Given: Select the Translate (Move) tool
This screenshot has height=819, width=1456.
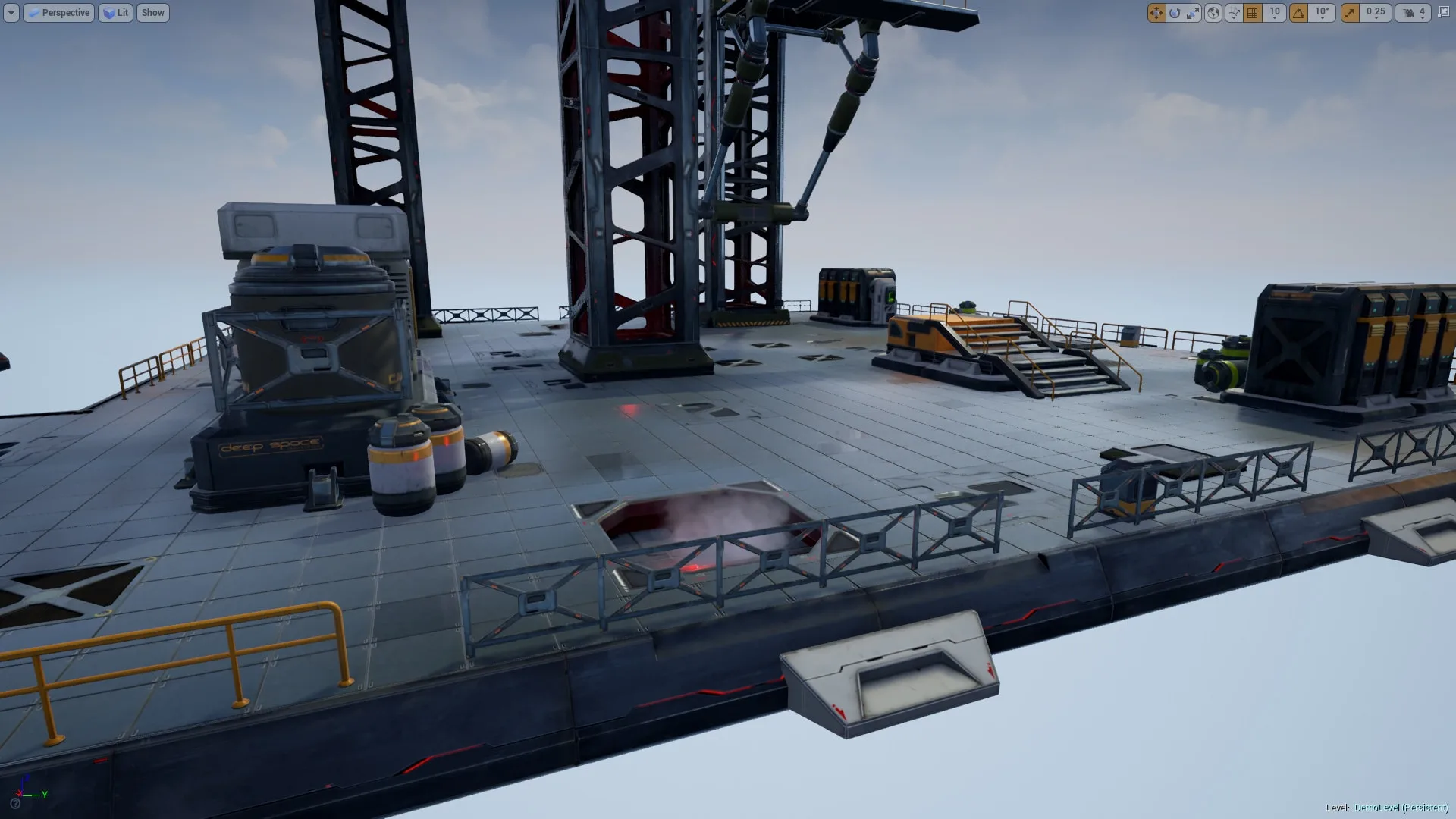Looking at the screenshot, I should pyautogui.click(x=1156, y=13).
